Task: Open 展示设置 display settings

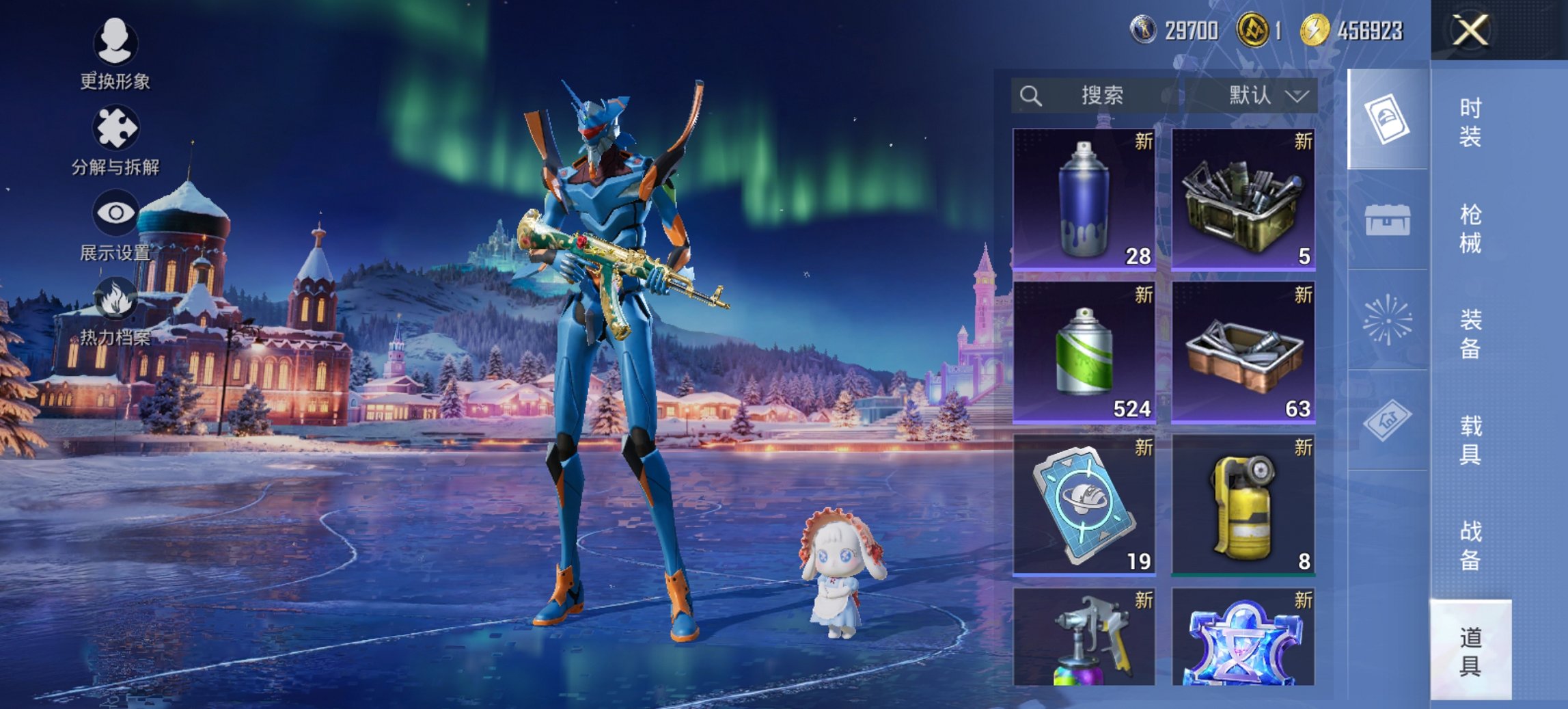Action: coord(115,226)
